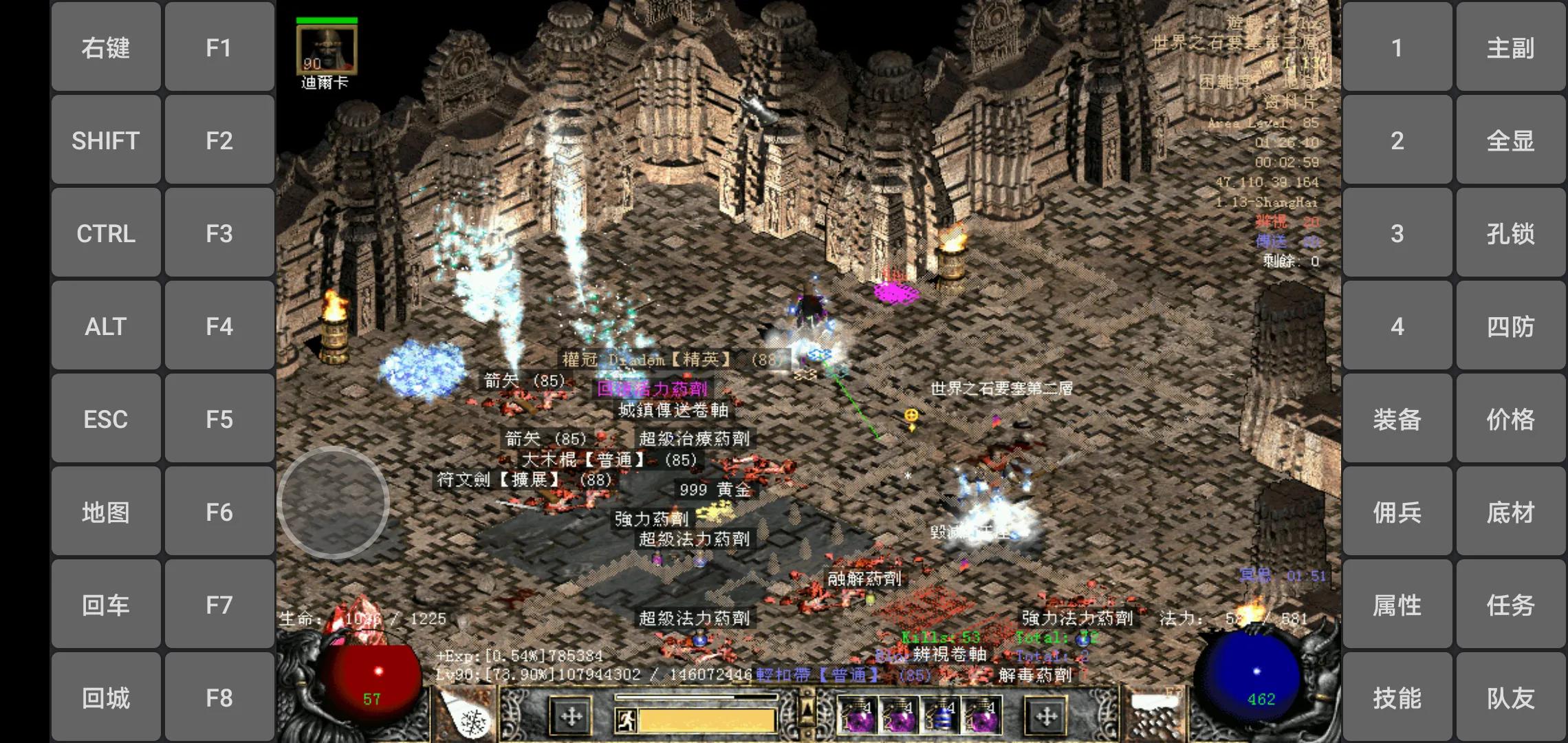Toggle 主副 weapon swap button

click(x=1510, y=47)
